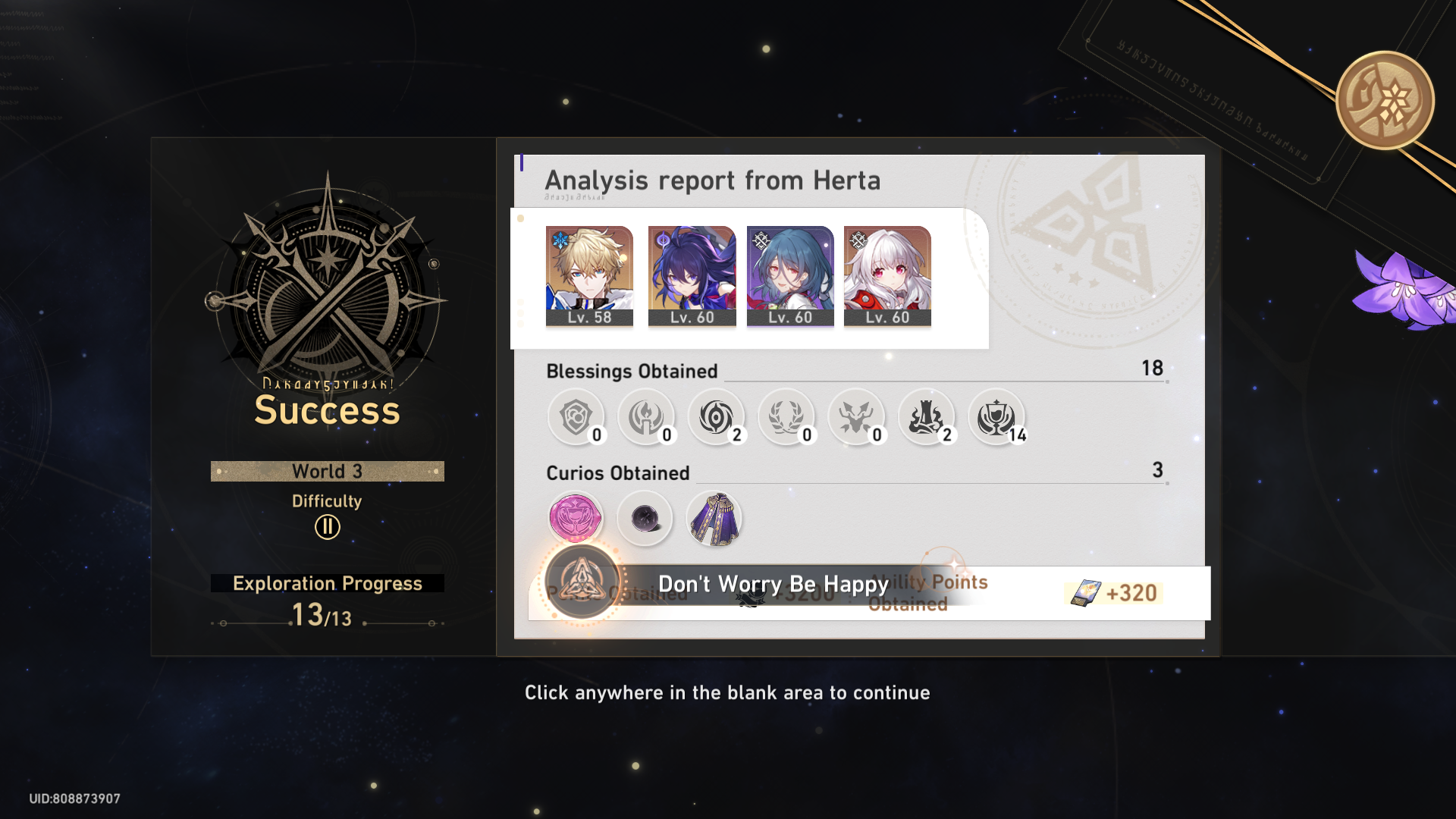Select the Preservation shield blessing icon
The width and height of the screenshot is (1456, 819).
tap(576, 417)
